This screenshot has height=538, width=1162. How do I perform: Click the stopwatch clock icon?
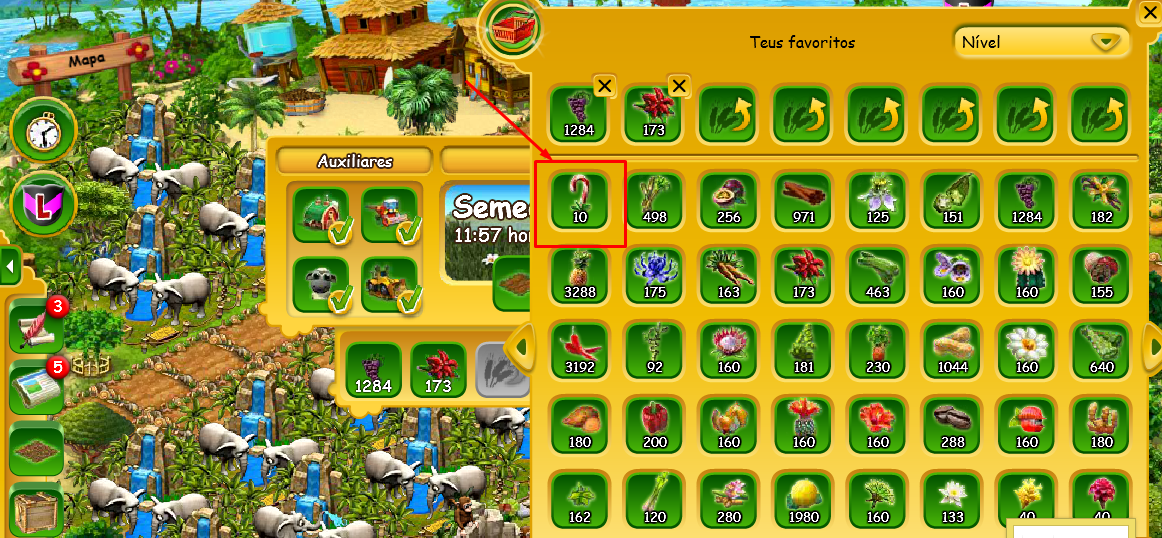37,130
